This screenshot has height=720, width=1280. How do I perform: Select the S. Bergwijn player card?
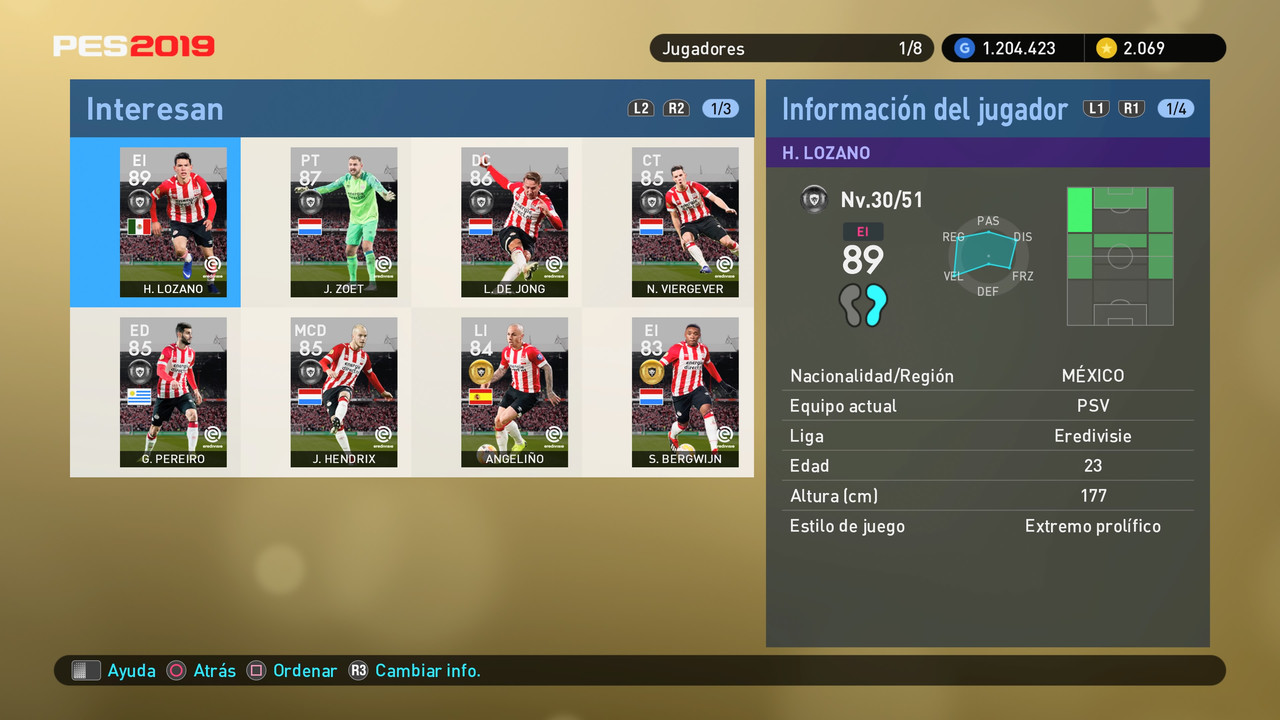(x=685, y=392)
